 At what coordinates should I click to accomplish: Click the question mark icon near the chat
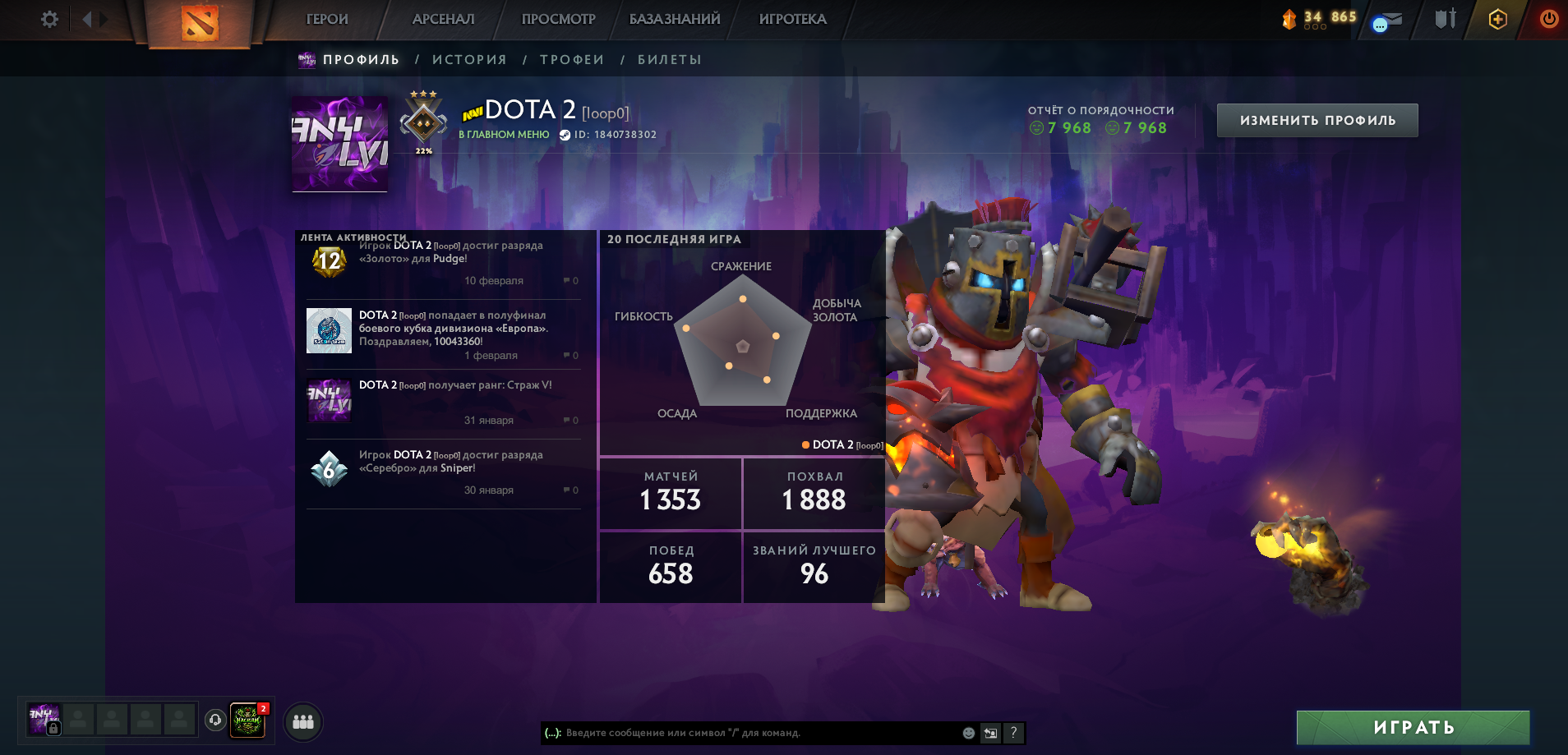(x=1013, y=733)
